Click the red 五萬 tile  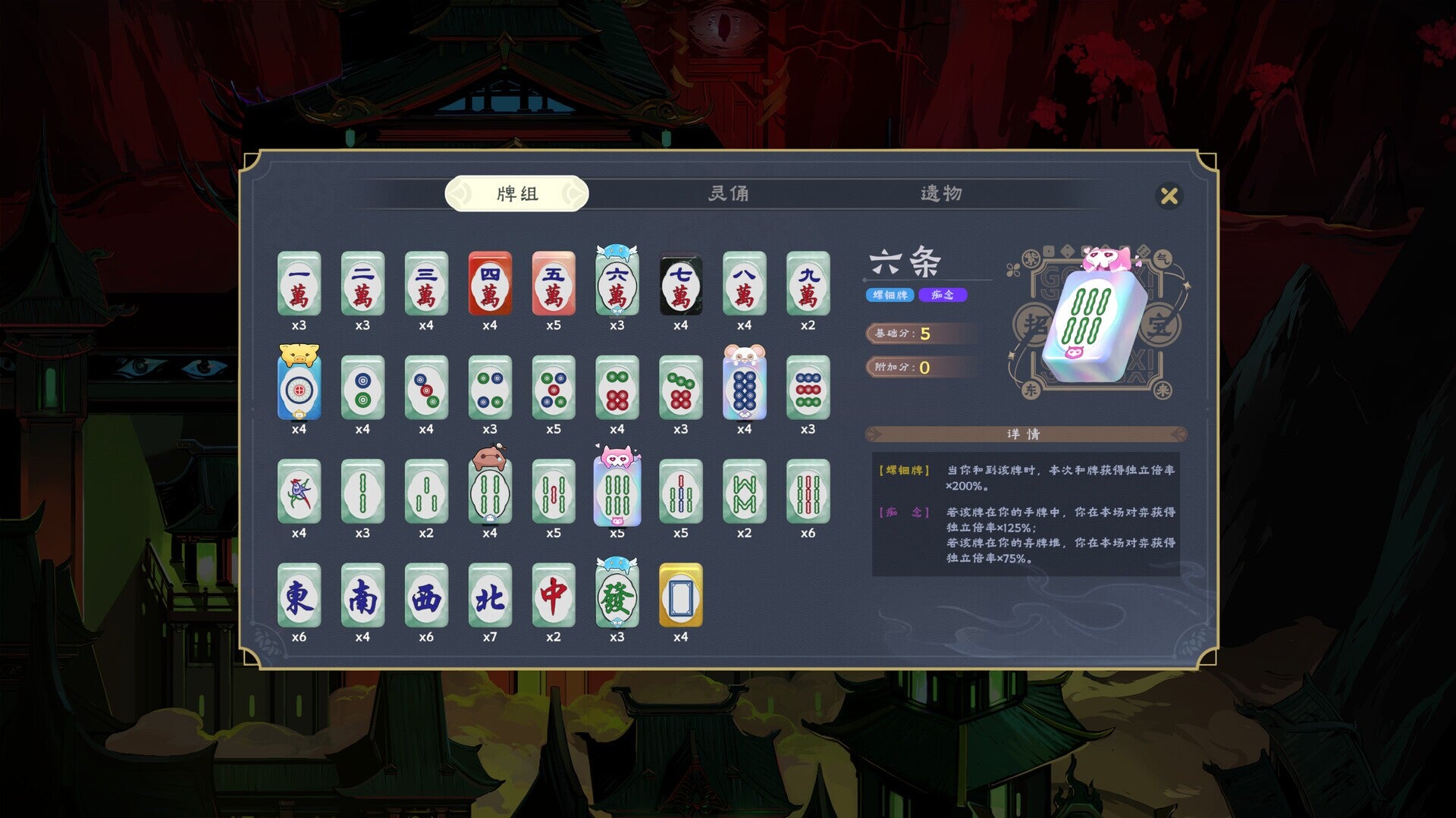point(554,287)
